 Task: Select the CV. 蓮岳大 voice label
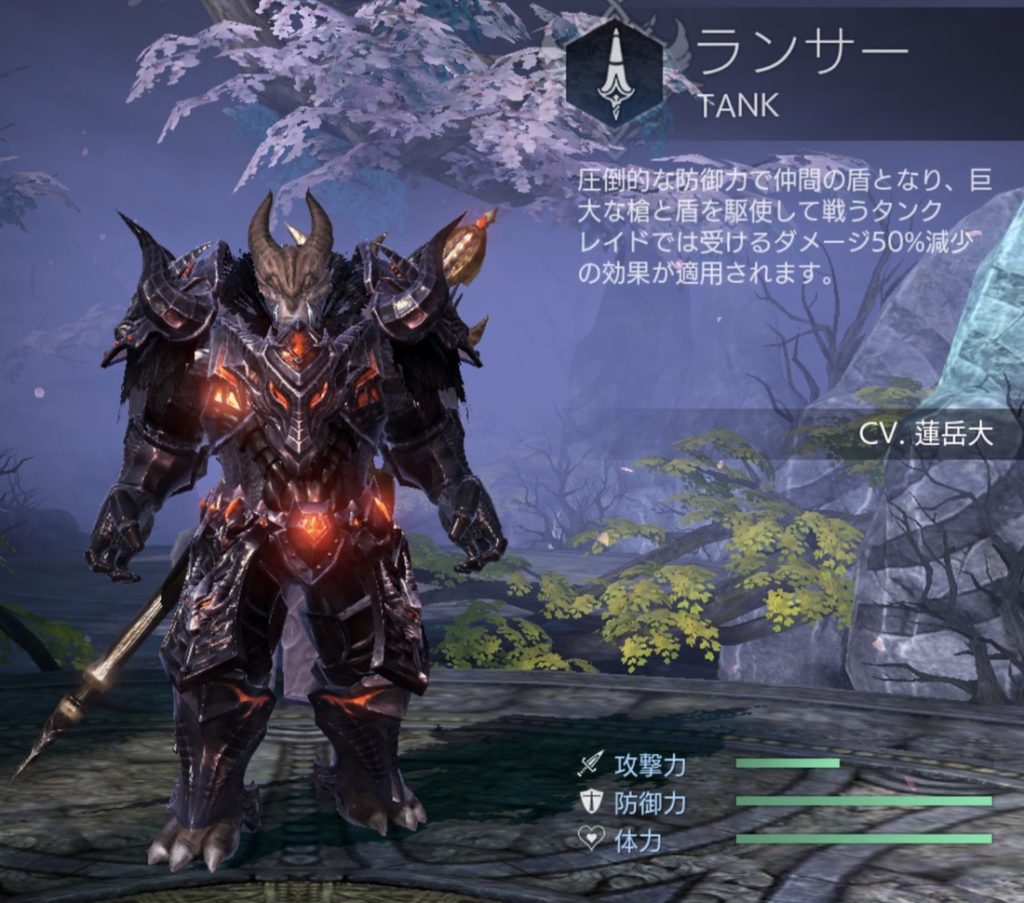(x=925, y=435)
